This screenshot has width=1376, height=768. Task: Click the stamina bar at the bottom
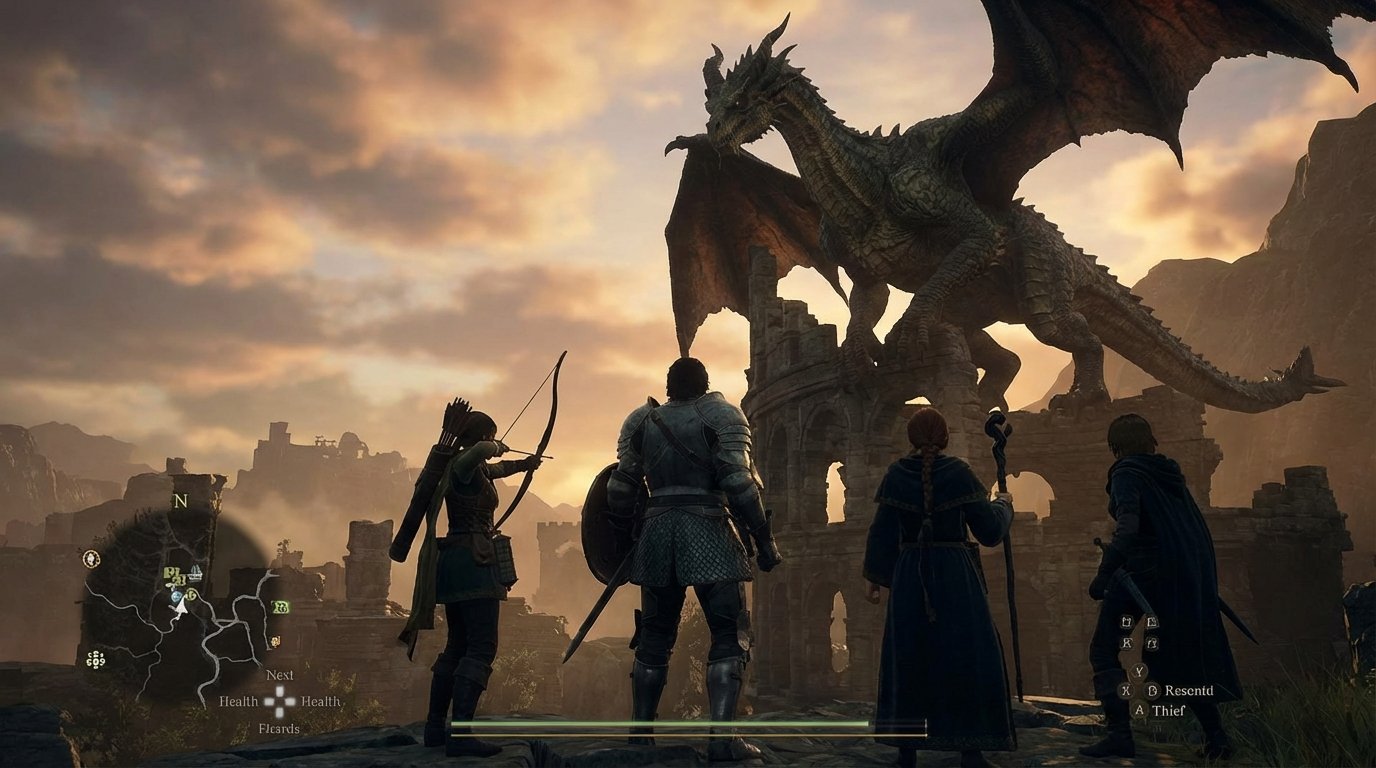[690, 735]
